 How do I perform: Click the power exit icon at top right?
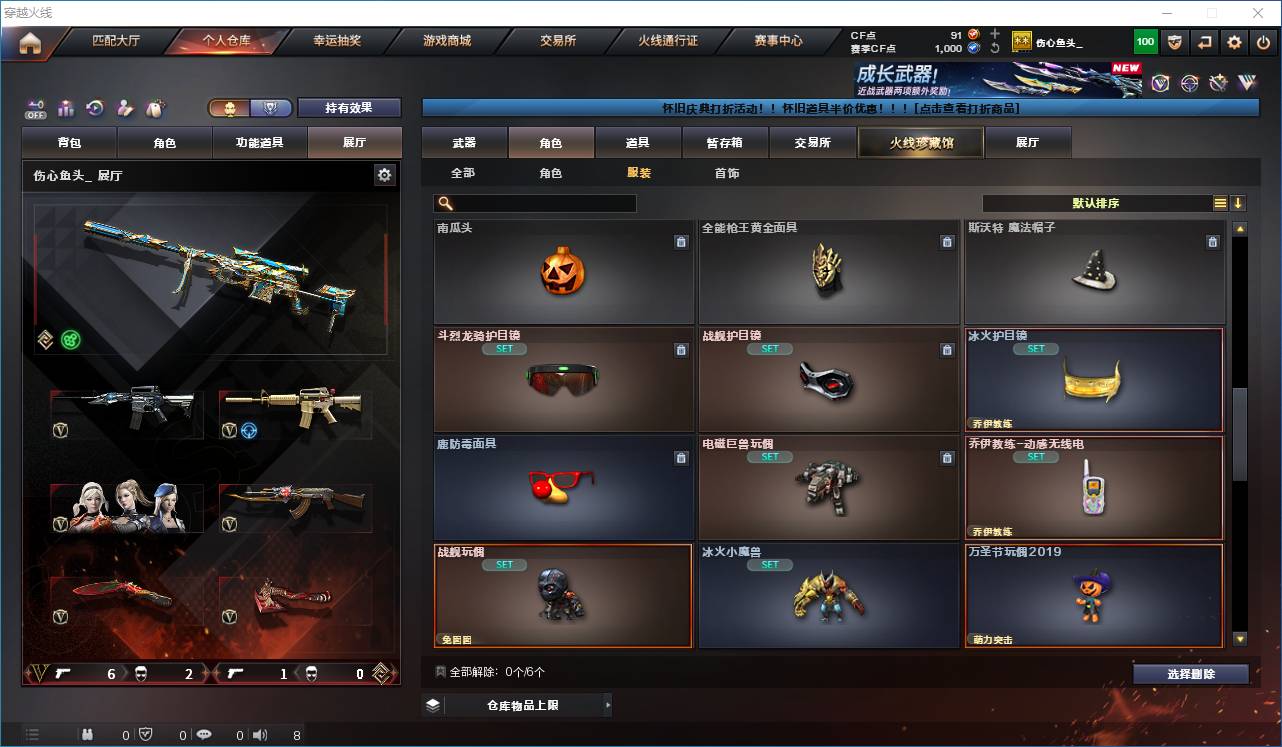(1265, 41)
